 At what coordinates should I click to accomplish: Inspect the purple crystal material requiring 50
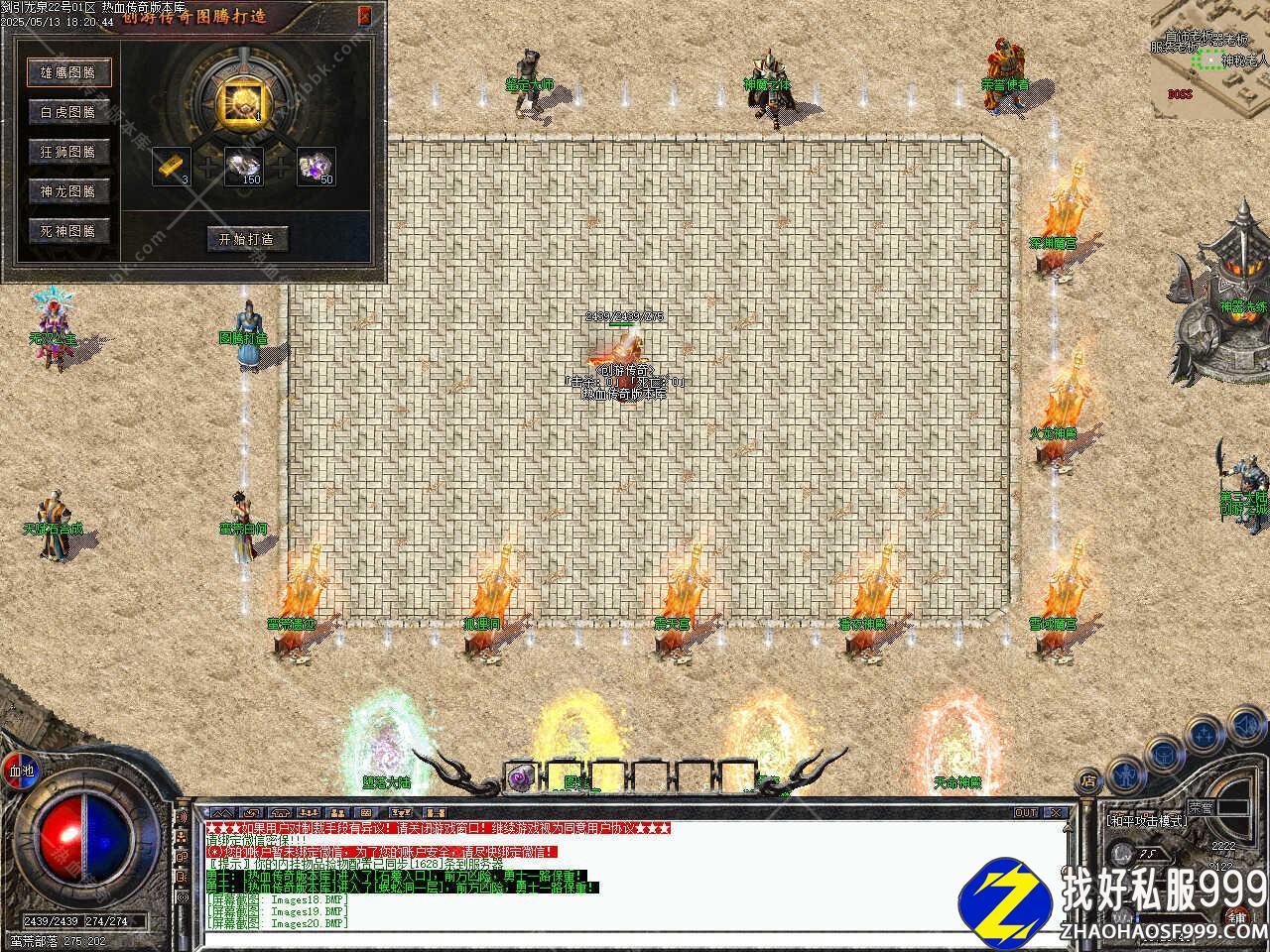317,166
